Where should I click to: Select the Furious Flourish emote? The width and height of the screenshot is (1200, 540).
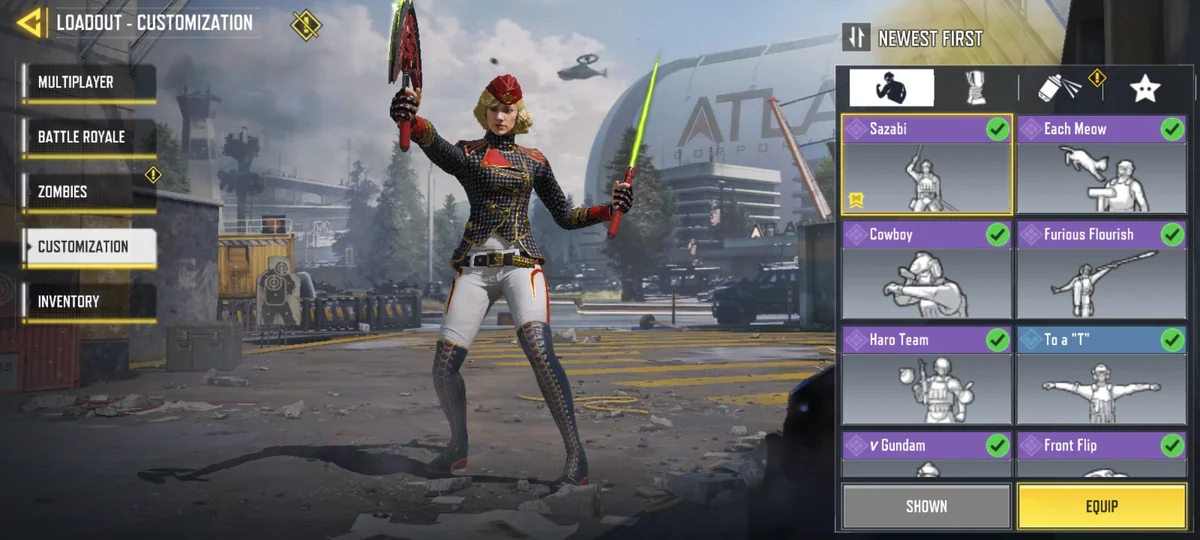point(1102,270)
